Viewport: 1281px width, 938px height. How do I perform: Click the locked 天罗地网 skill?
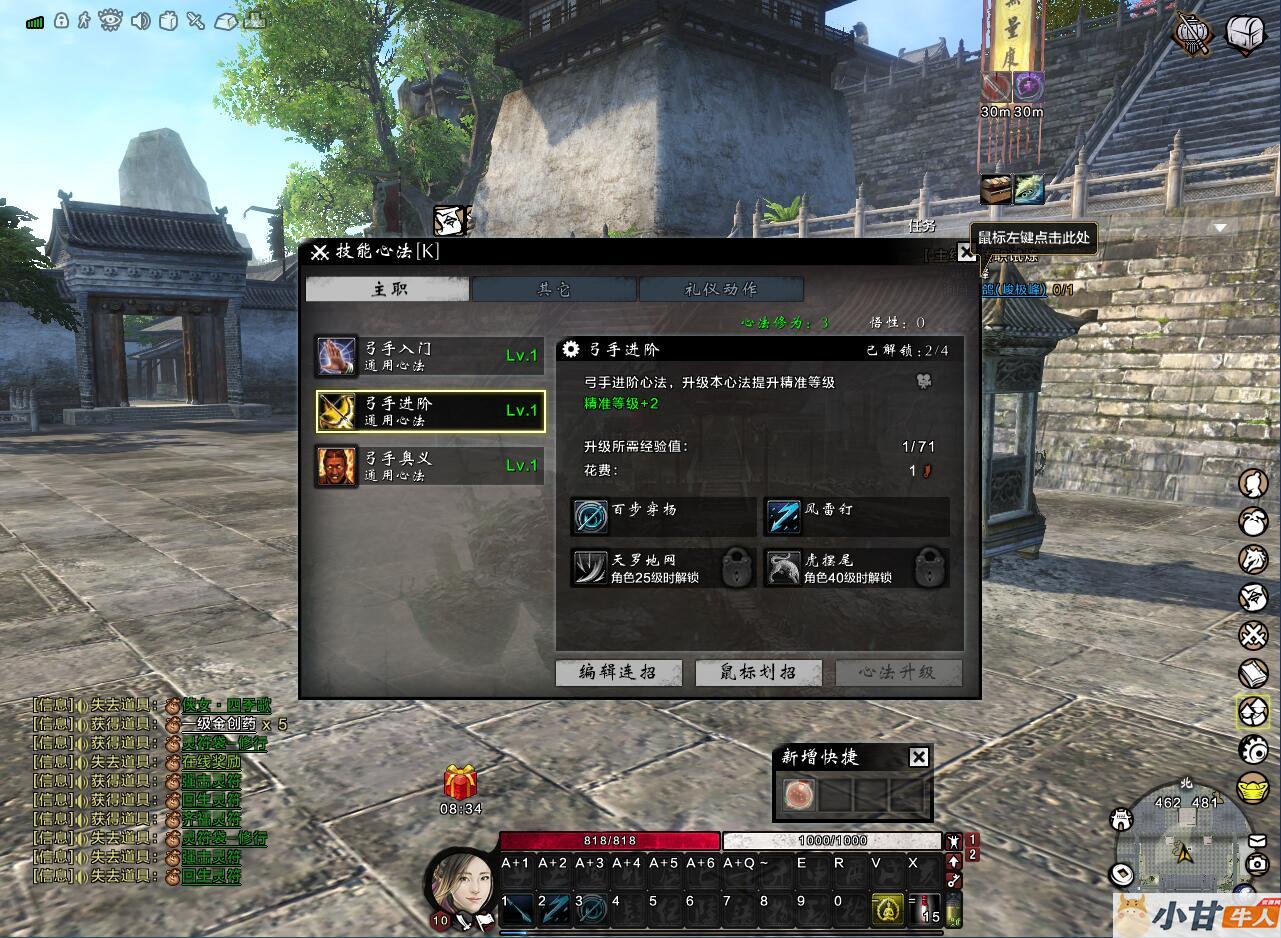591,568
